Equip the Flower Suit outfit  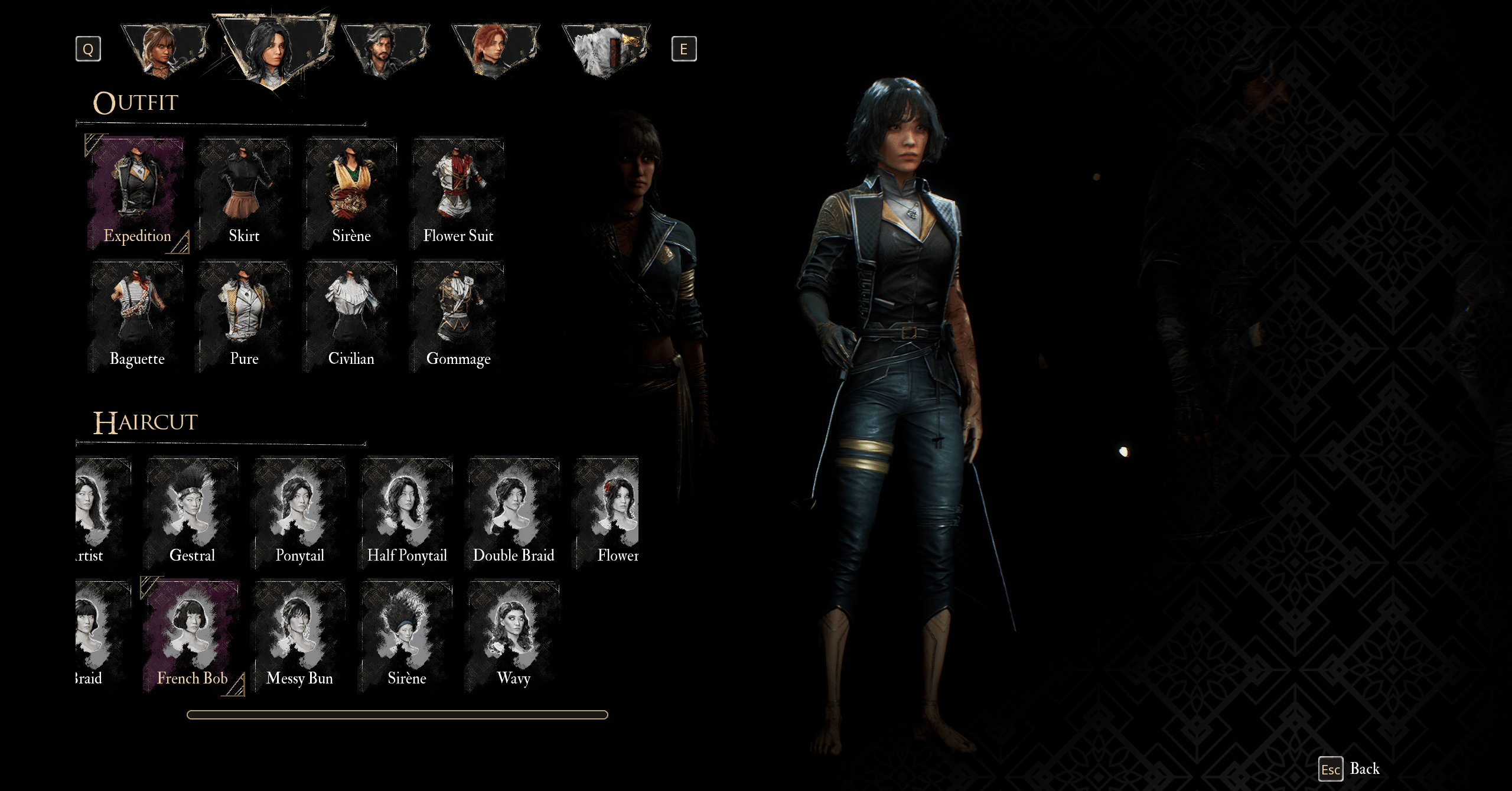pyautogui.click(x=458, y=194)
